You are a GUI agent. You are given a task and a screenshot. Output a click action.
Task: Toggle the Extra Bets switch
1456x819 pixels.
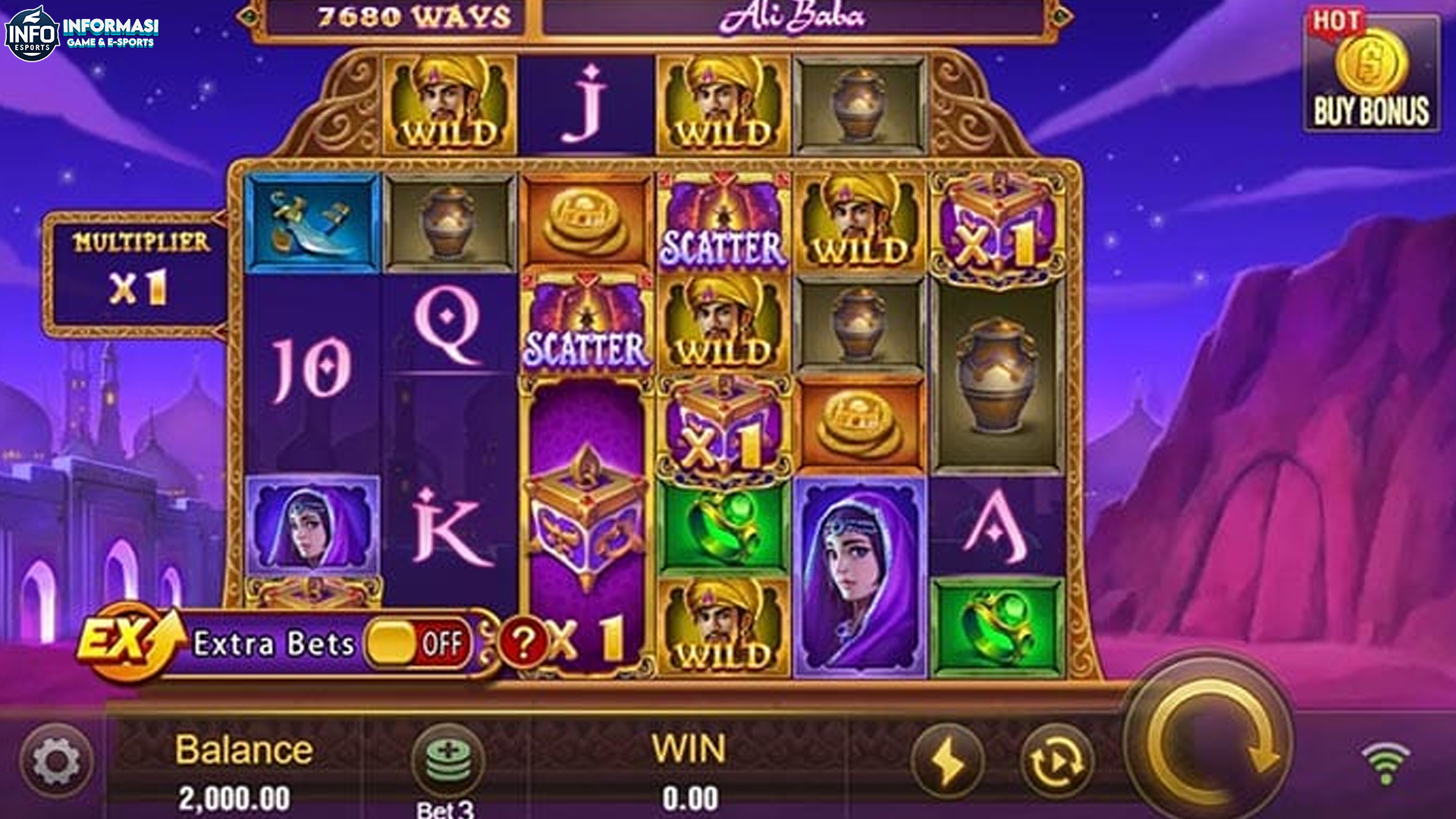point(416,644)
